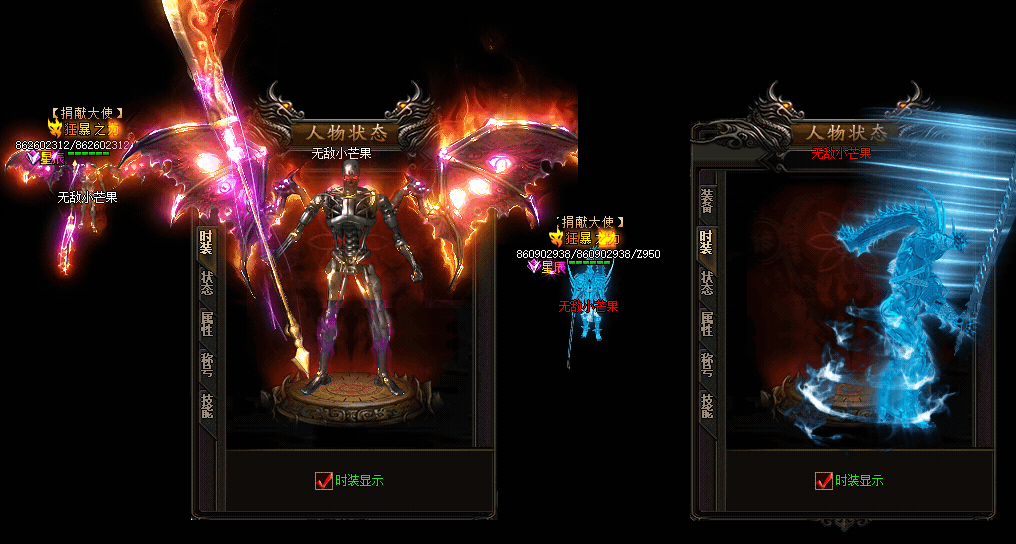Show 属性 tab in blue ice character panel
This screenshot has height=544, width=1016.
pyautogui.click(x=706, y=324)
